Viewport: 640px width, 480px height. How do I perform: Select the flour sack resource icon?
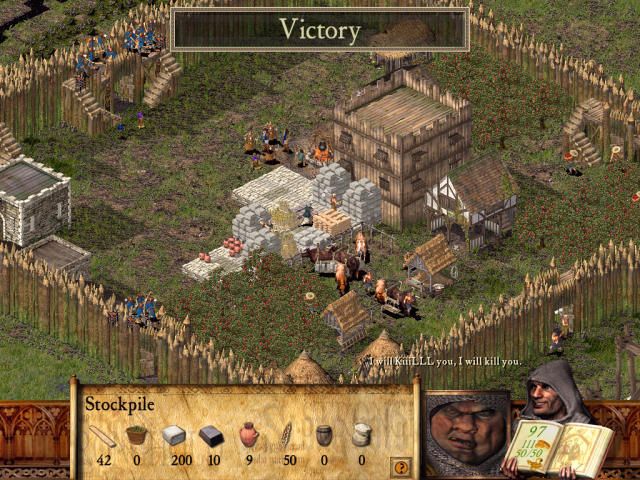pos(361,435)
